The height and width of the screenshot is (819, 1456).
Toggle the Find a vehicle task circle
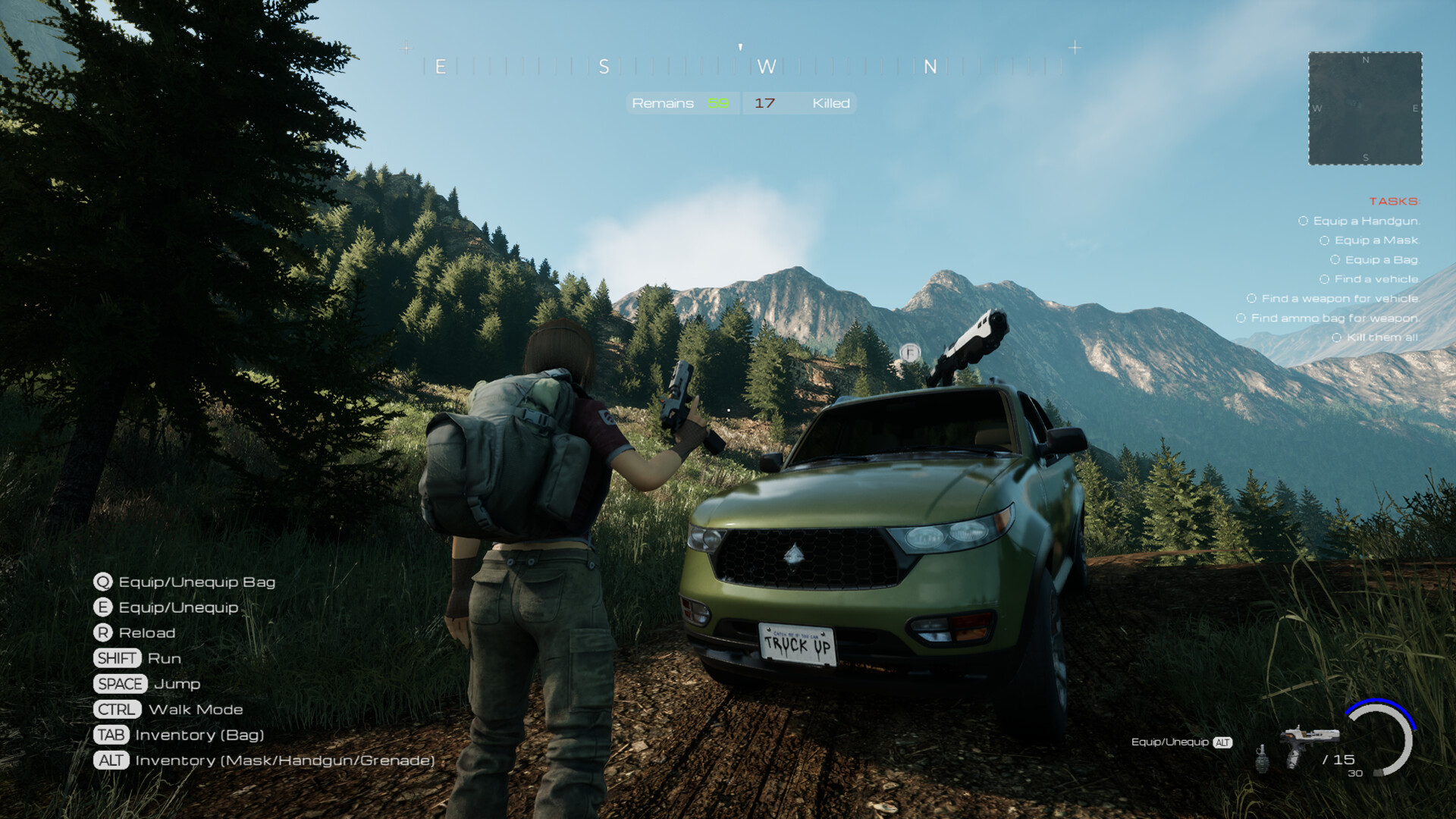pyautogui.click(x=1324, y=279)
